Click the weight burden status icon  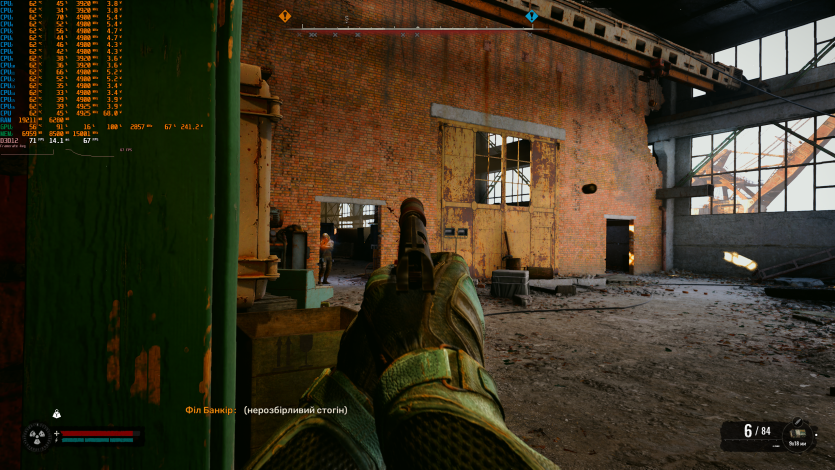click(57, 414)
